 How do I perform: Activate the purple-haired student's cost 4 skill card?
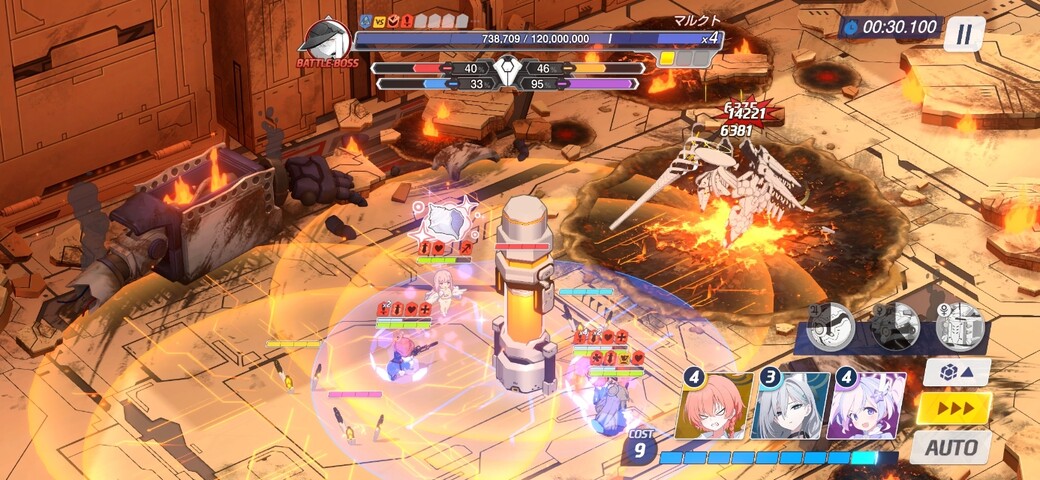pyautogui.click(x=867, y=406)
